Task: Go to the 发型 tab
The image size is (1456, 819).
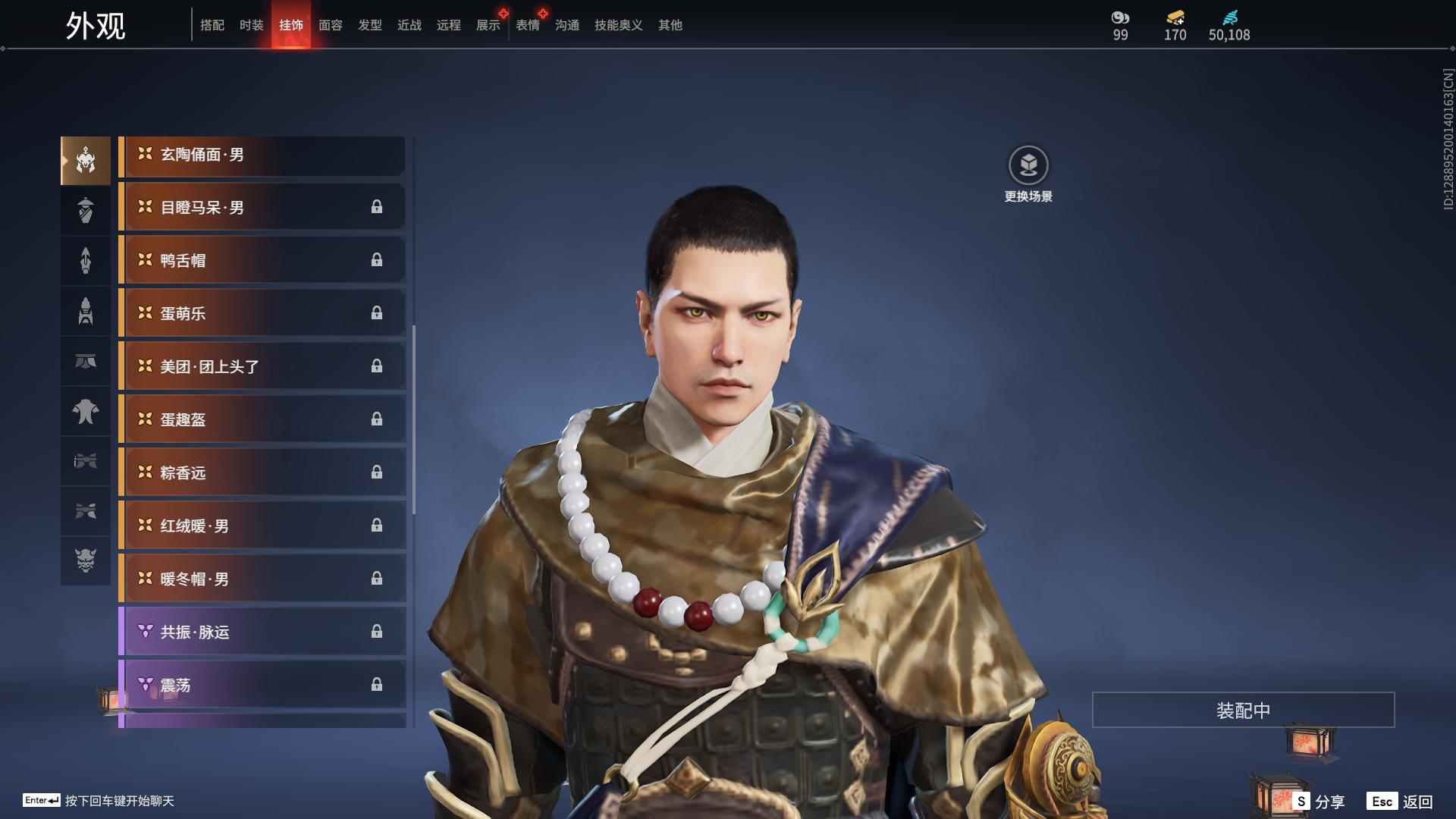Action: 370,25
